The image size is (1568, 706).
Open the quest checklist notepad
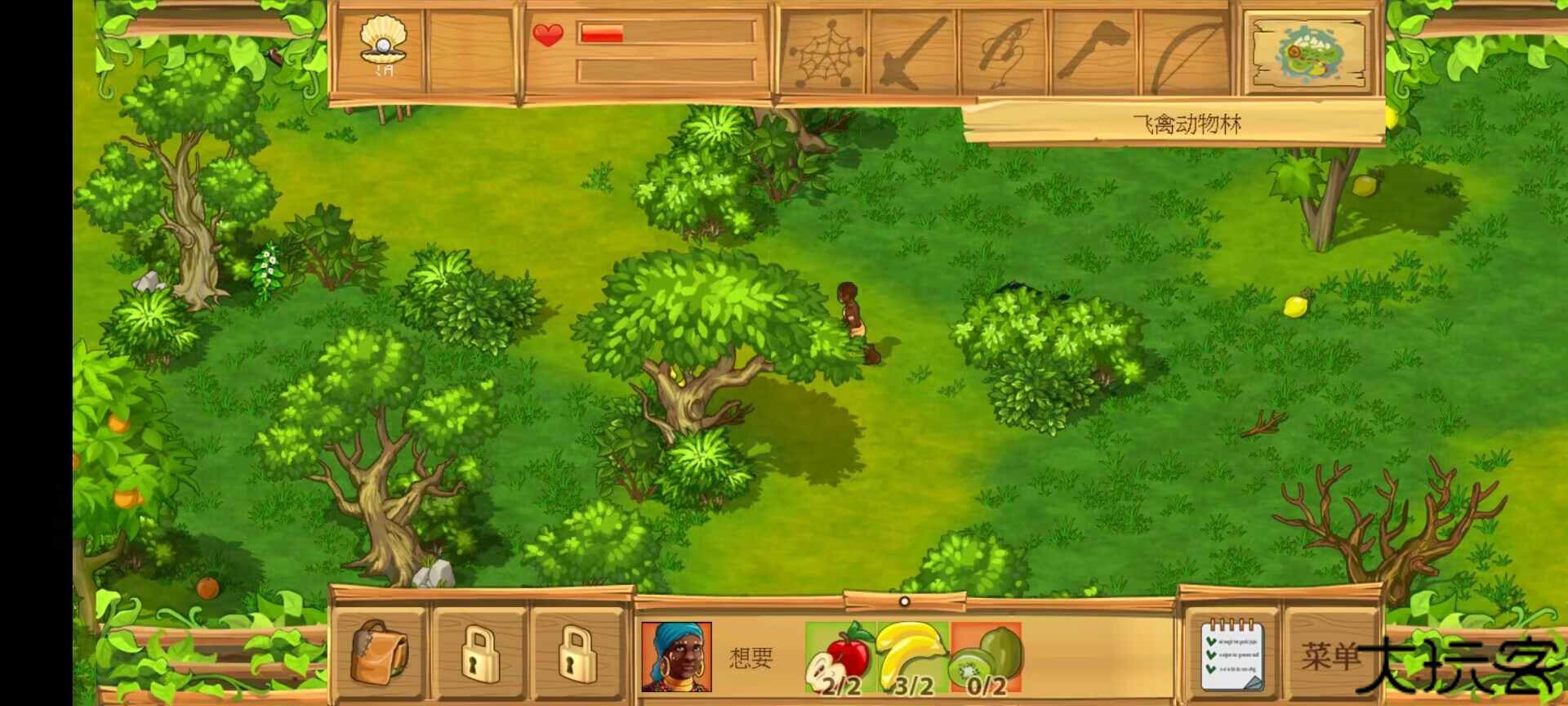[x=1232, y=654]
